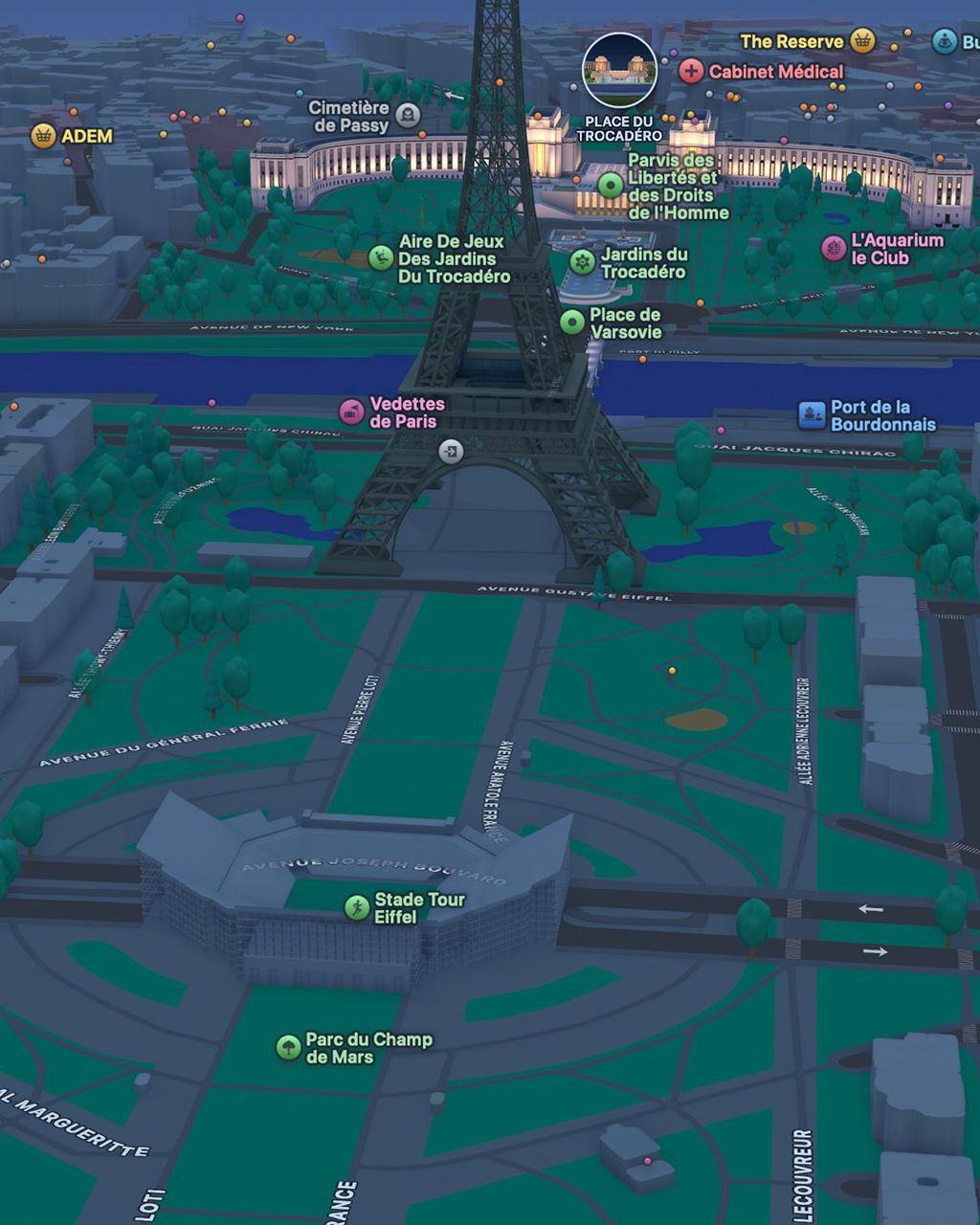Image resolution: width=980 pixels, height=1225 pixels.
Task: Choose the Place de Varsovie marker
Action: click(x=572, y=323)
